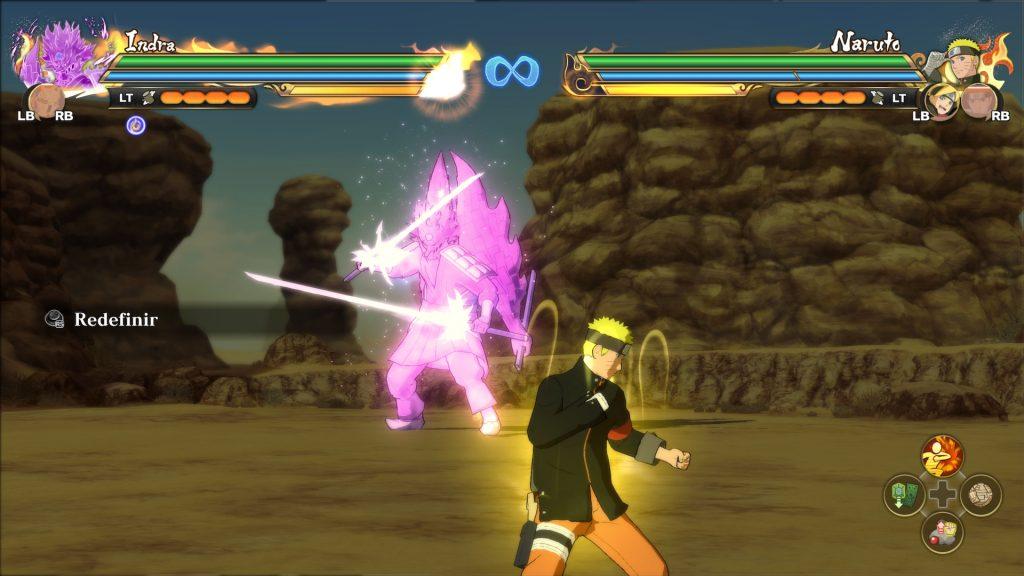This screenshot has width=1024, height=576.
Task: Click the empty support slot beside Naruto's blond support
Action: coord(980,102)
